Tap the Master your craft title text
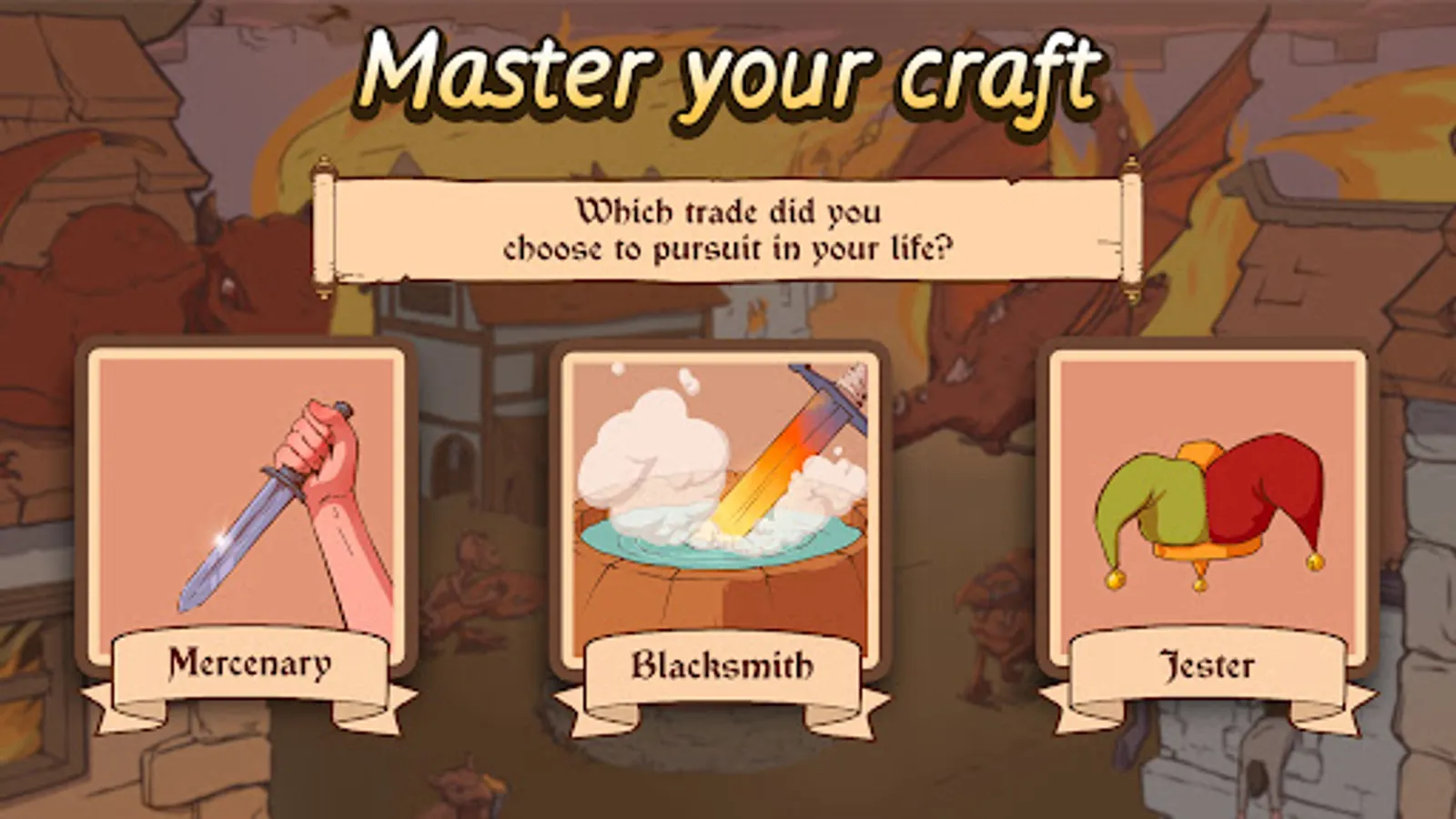This screenshot has width=1456, height=819. pyautogui.click(x=728, y=71)
